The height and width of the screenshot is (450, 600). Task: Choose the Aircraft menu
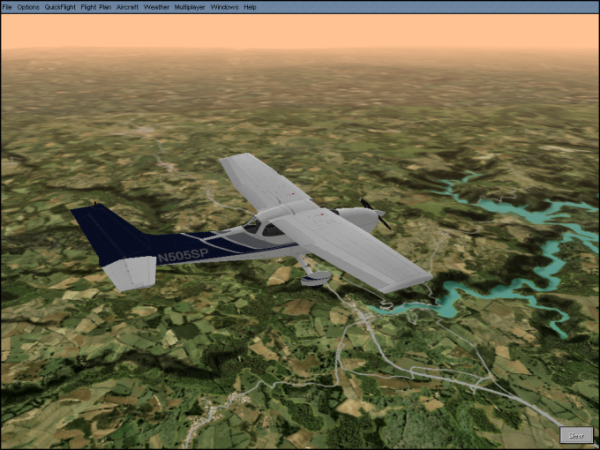(x=127, y=6)
